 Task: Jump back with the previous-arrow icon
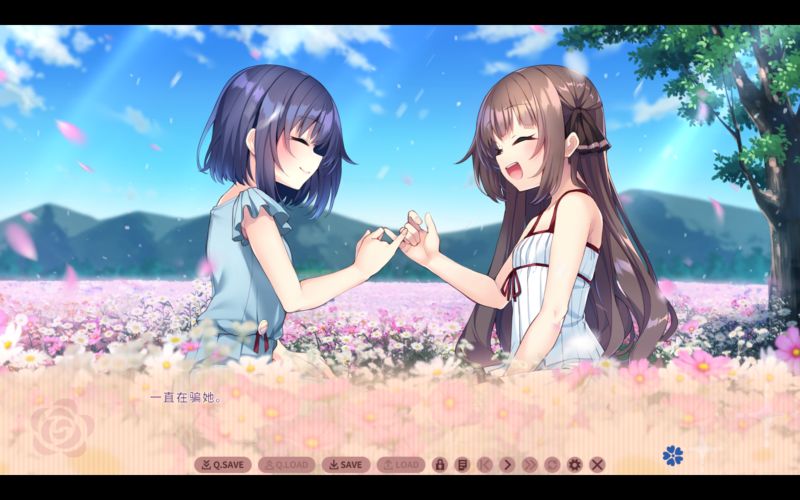click(485, 464)
